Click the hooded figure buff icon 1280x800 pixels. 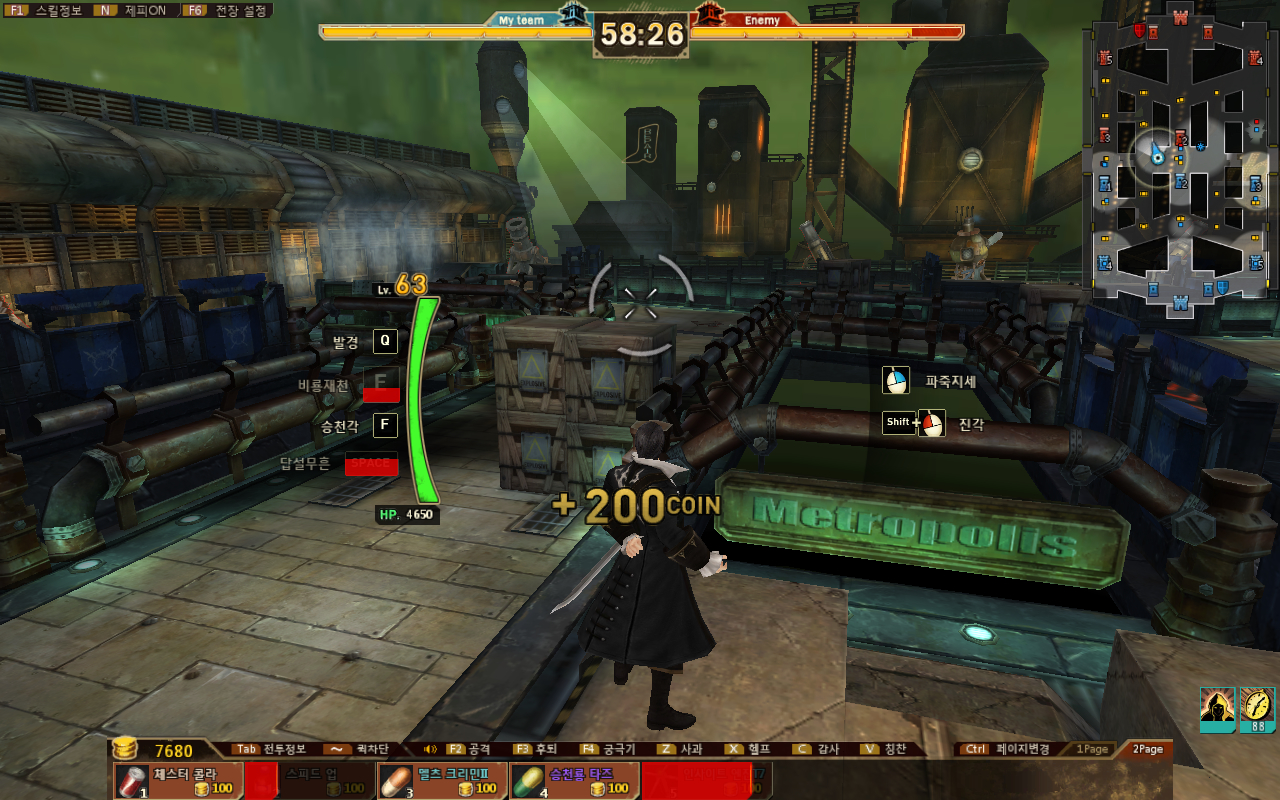pyautogui.click(x=1217, y=708)
